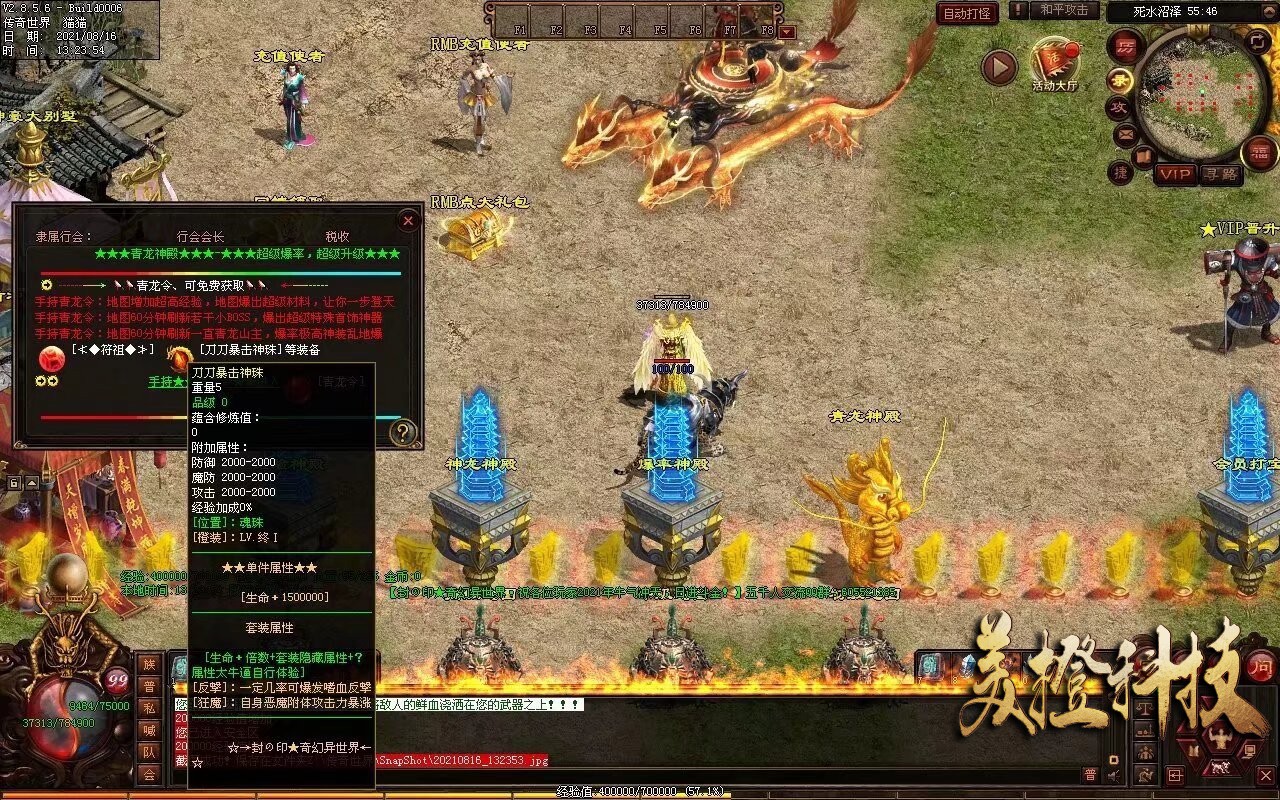Image resolution: width=1280 pixels, height=800 pixels.
Task: Click the 寻路 pathfinding button next to VIP
Action: 1219,174
